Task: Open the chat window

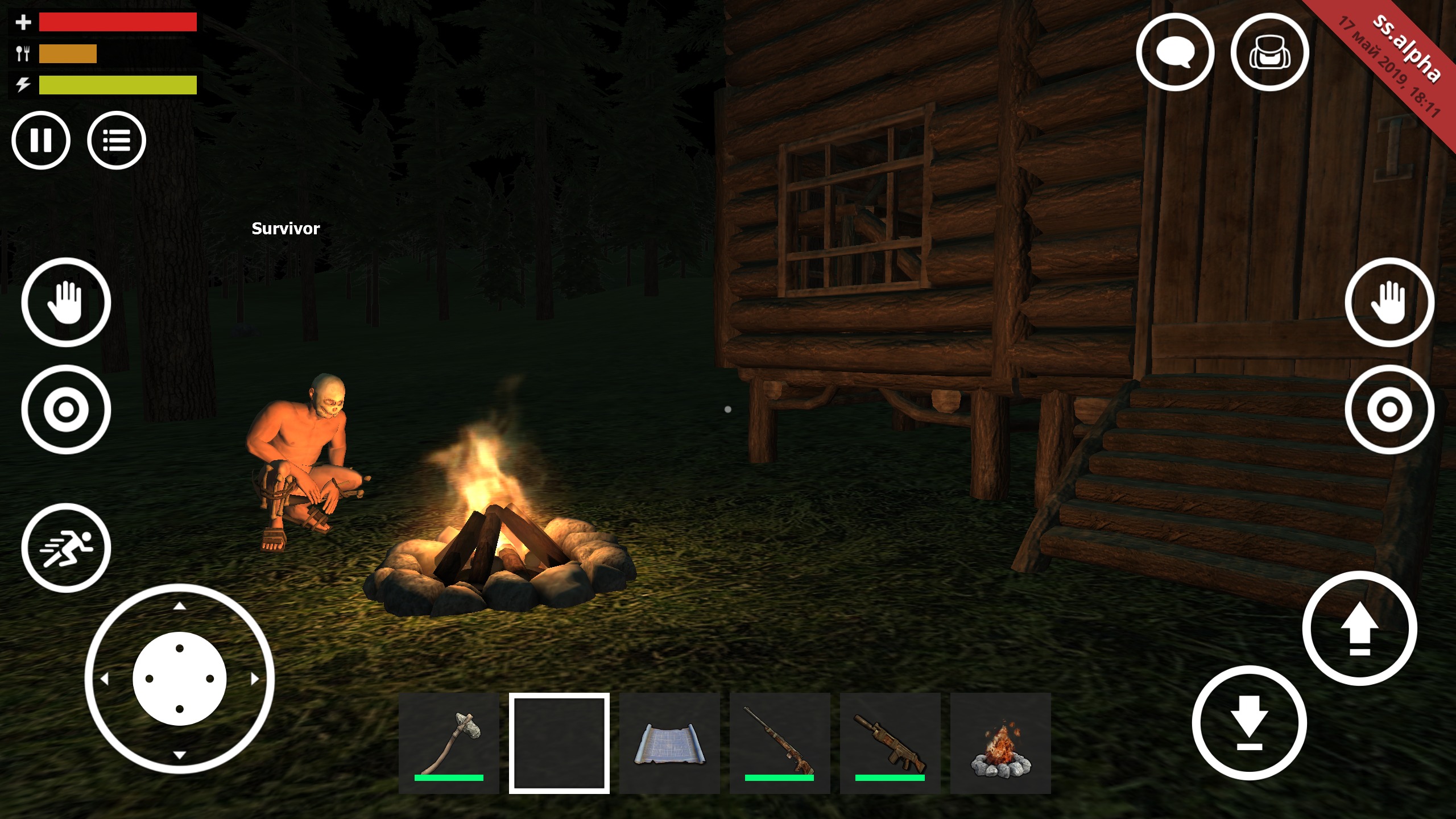Action: (x=1176, y=51)
